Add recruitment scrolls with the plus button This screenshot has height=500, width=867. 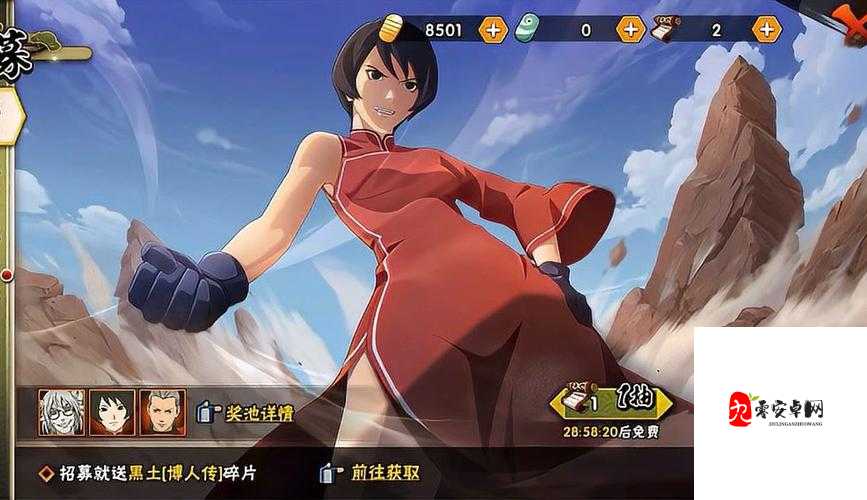click(768, 30)
